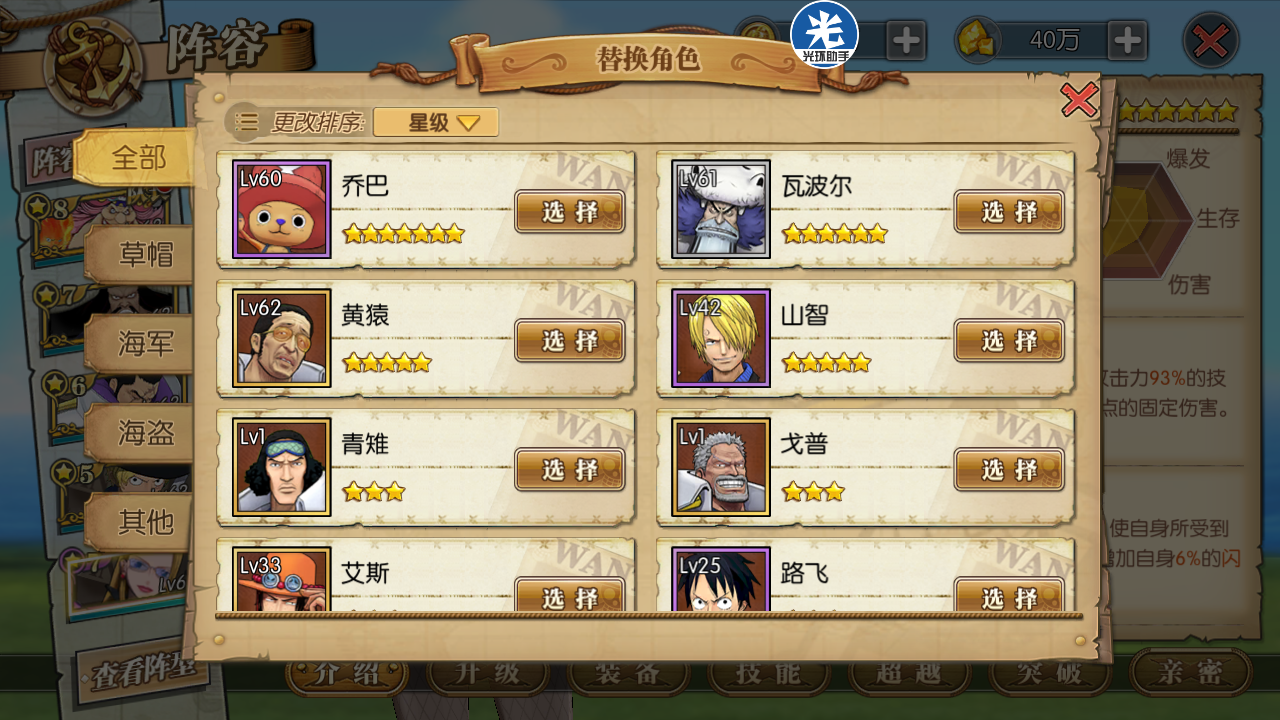Select Sanji (山智) as the replacement
This screenshot has height=720, width=1280.
tap(1009, 340)
